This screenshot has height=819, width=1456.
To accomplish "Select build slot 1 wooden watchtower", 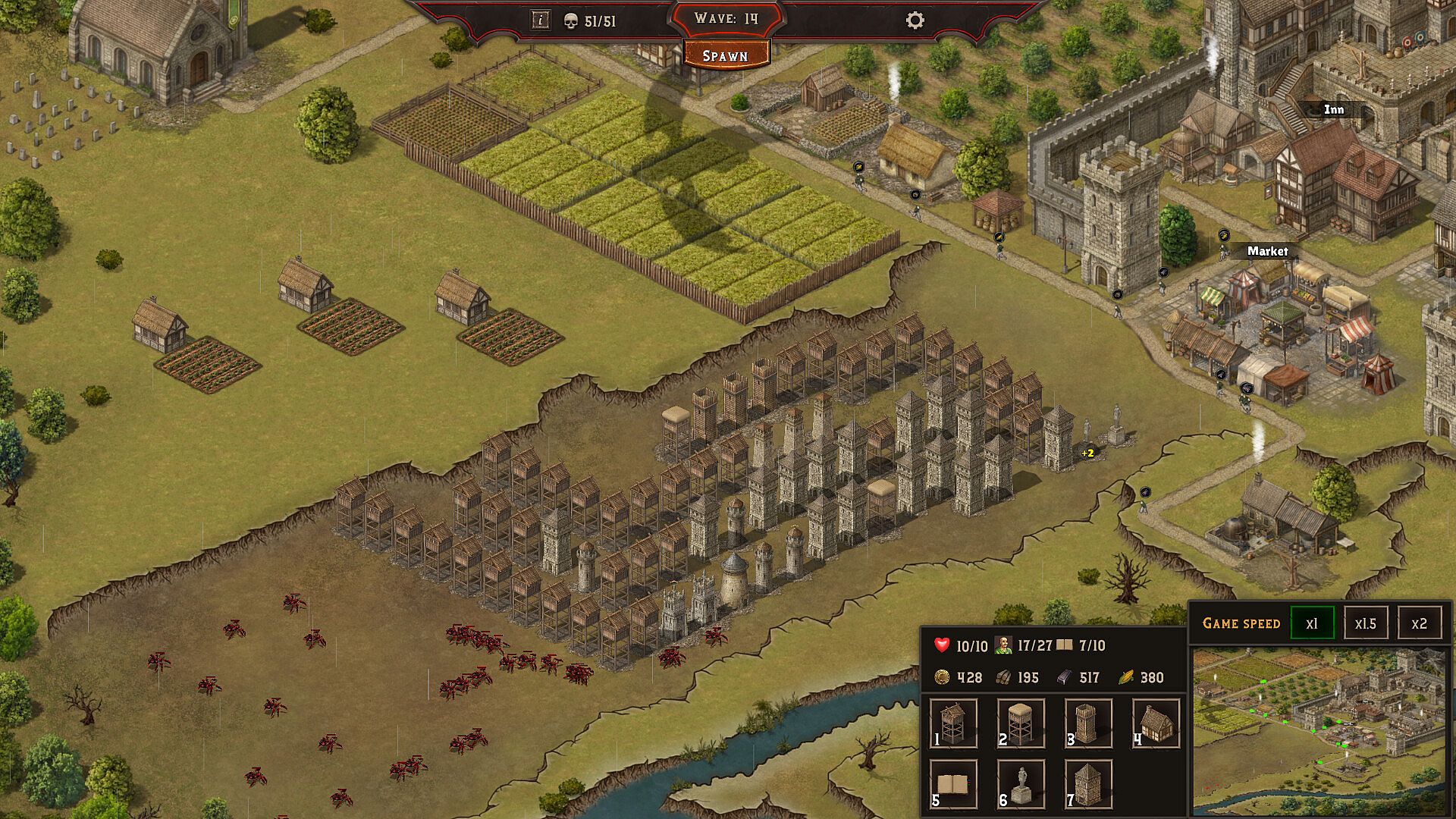I will [x=953, y=723].
